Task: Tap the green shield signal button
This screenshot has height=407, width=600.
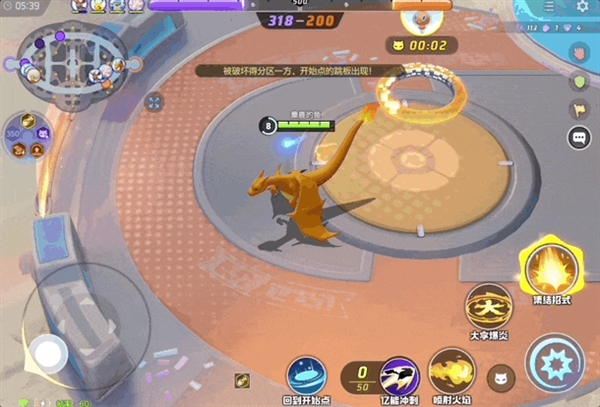Action: (579, 81)
